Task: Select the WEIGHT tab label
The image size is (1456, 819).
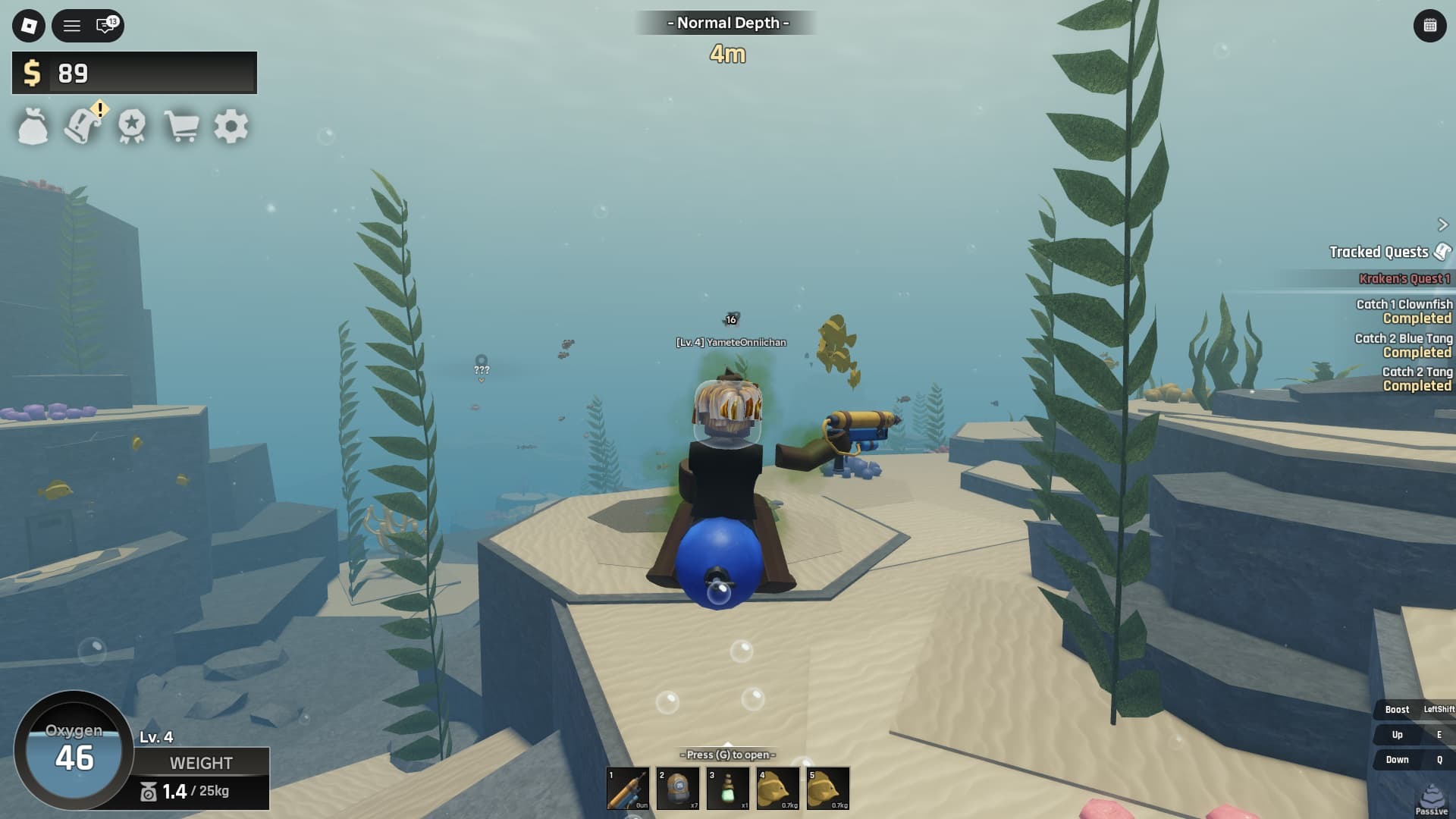Action: point(201,764)
